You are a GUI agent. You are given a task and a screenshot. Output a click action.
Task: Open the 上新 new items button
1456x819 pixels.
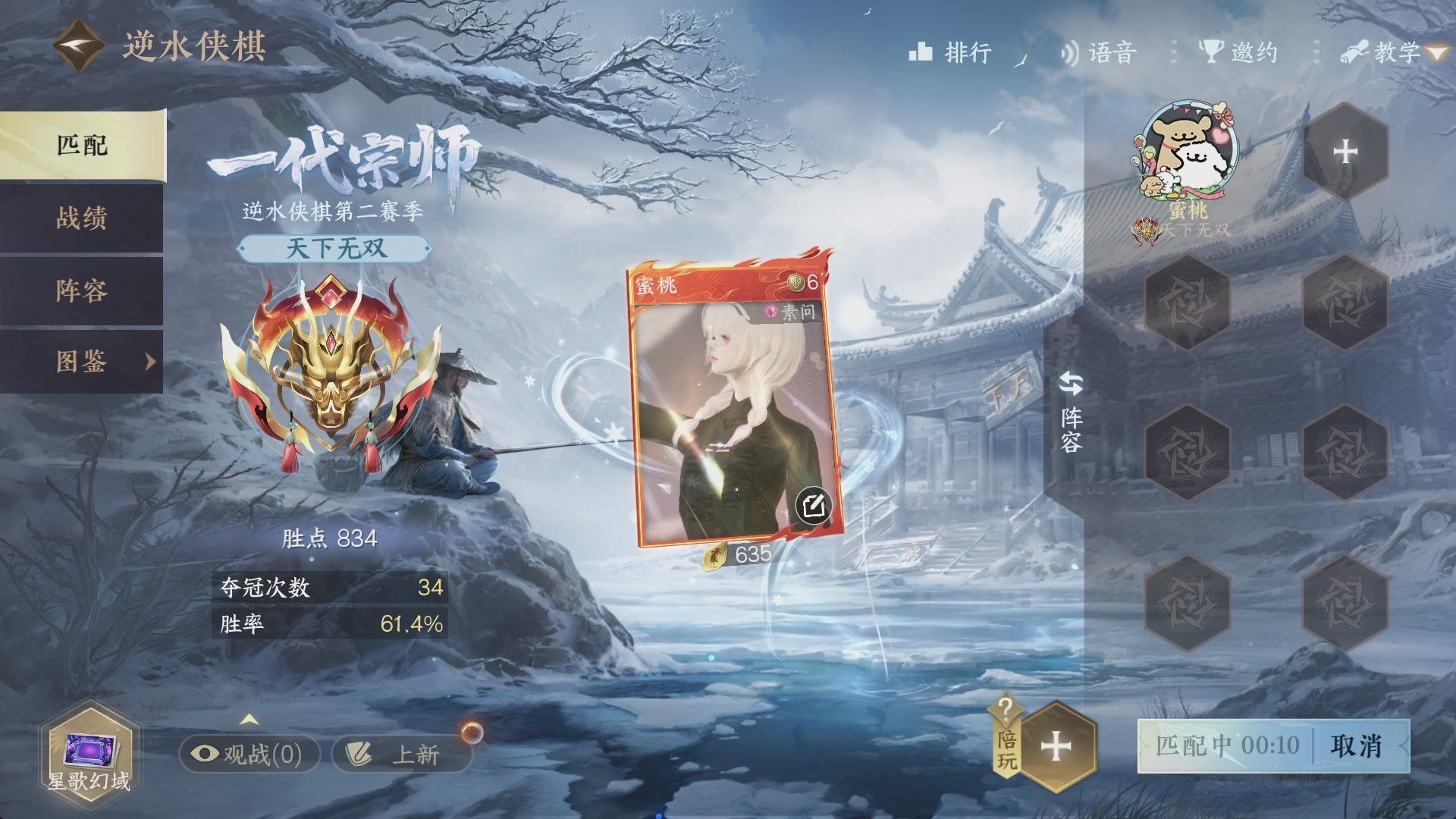pyautogui.click(x=402, y=755)
